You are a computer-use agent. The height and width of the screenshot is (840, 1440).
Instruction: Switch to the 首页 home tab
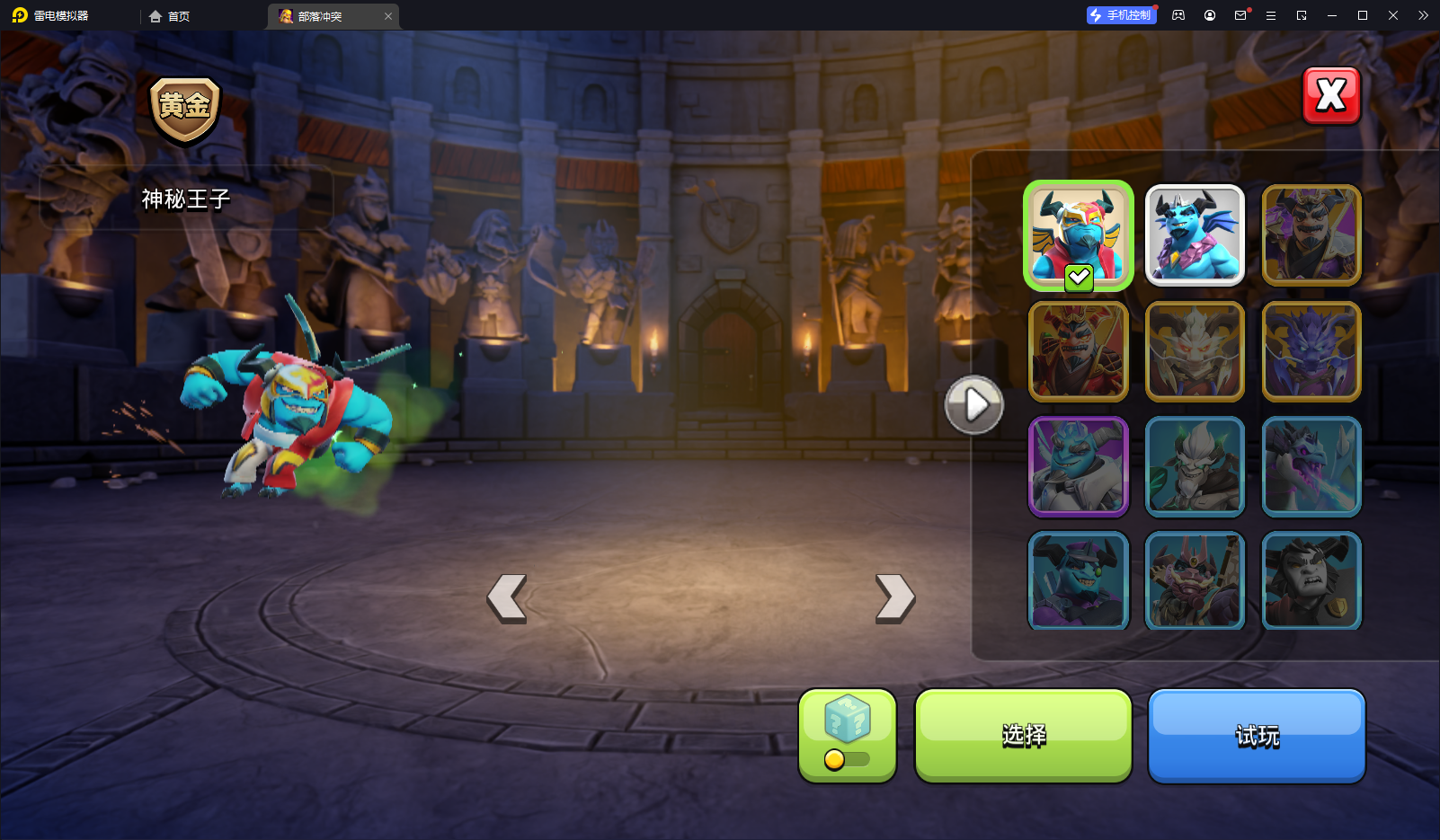[x=170, y=16]
